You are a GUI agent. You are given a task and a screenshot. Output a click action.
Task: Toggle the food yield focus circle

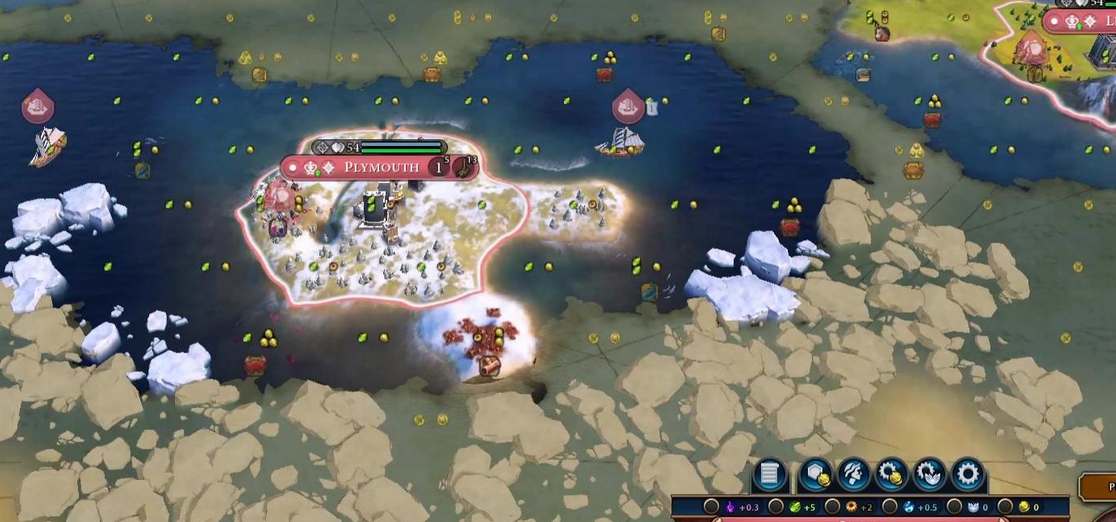click(x=775, y=507)
